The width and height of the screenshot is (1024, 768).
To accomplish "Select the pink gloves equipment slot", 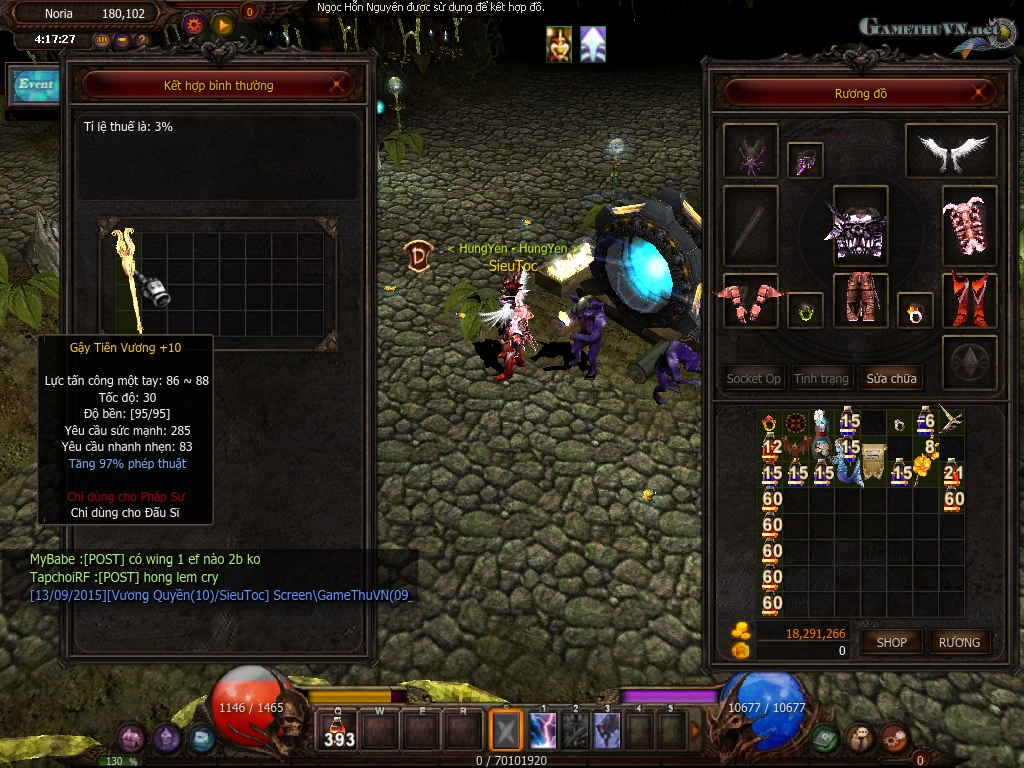I will (750, 300).
